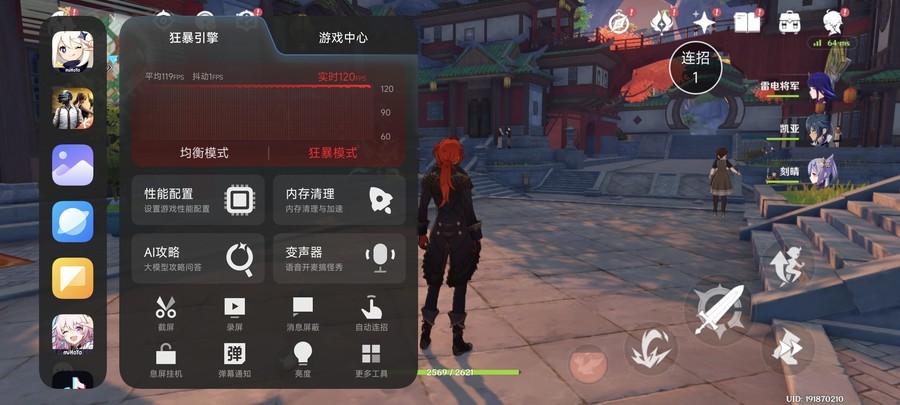The height and width of the screenshot is (405, 900).
Task: Start screen recording with 录屏
Action: coord(234,313)
